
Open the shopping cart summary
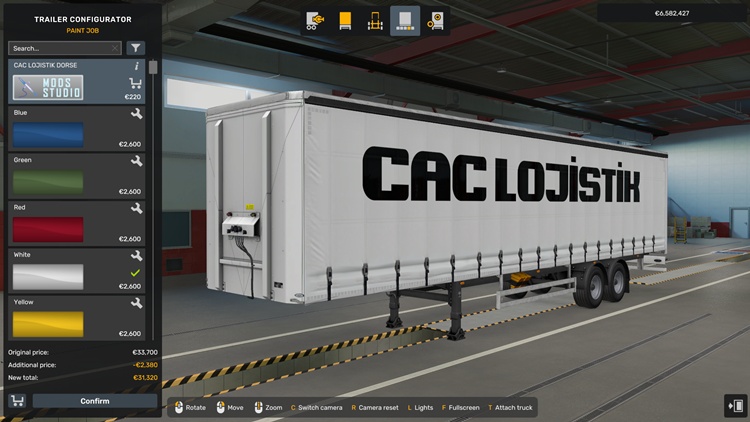17,401
